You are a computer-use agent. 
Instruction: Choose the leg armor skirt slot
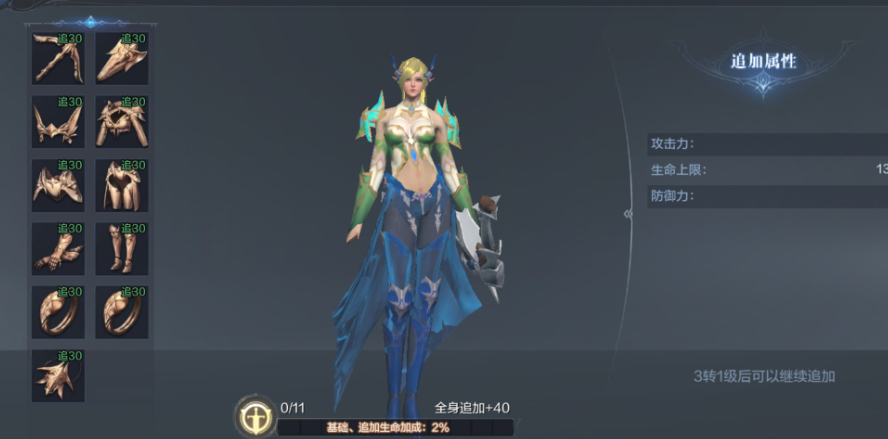(x=121, y=186)
